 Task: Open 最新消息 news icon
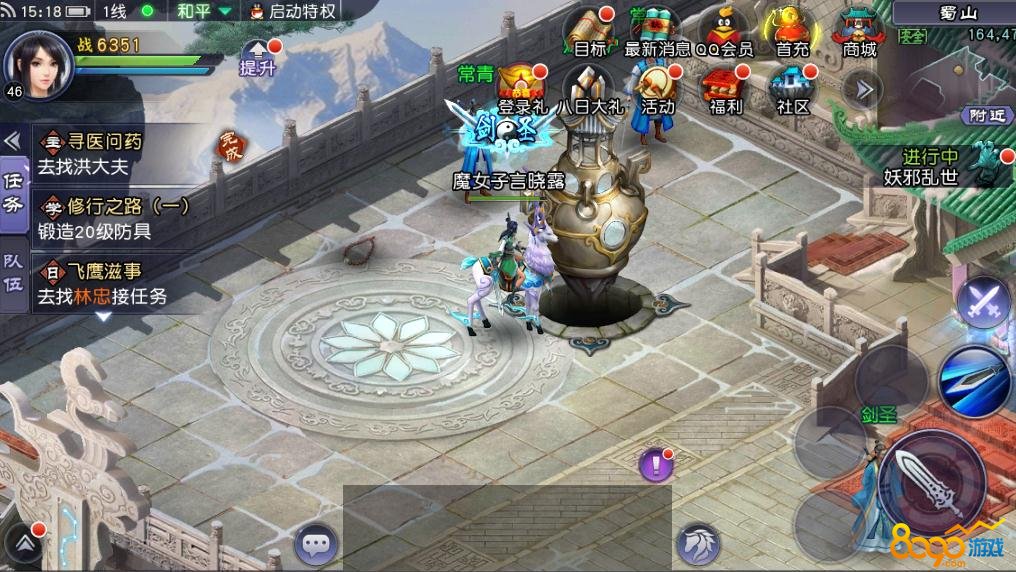tap(657, 30)
